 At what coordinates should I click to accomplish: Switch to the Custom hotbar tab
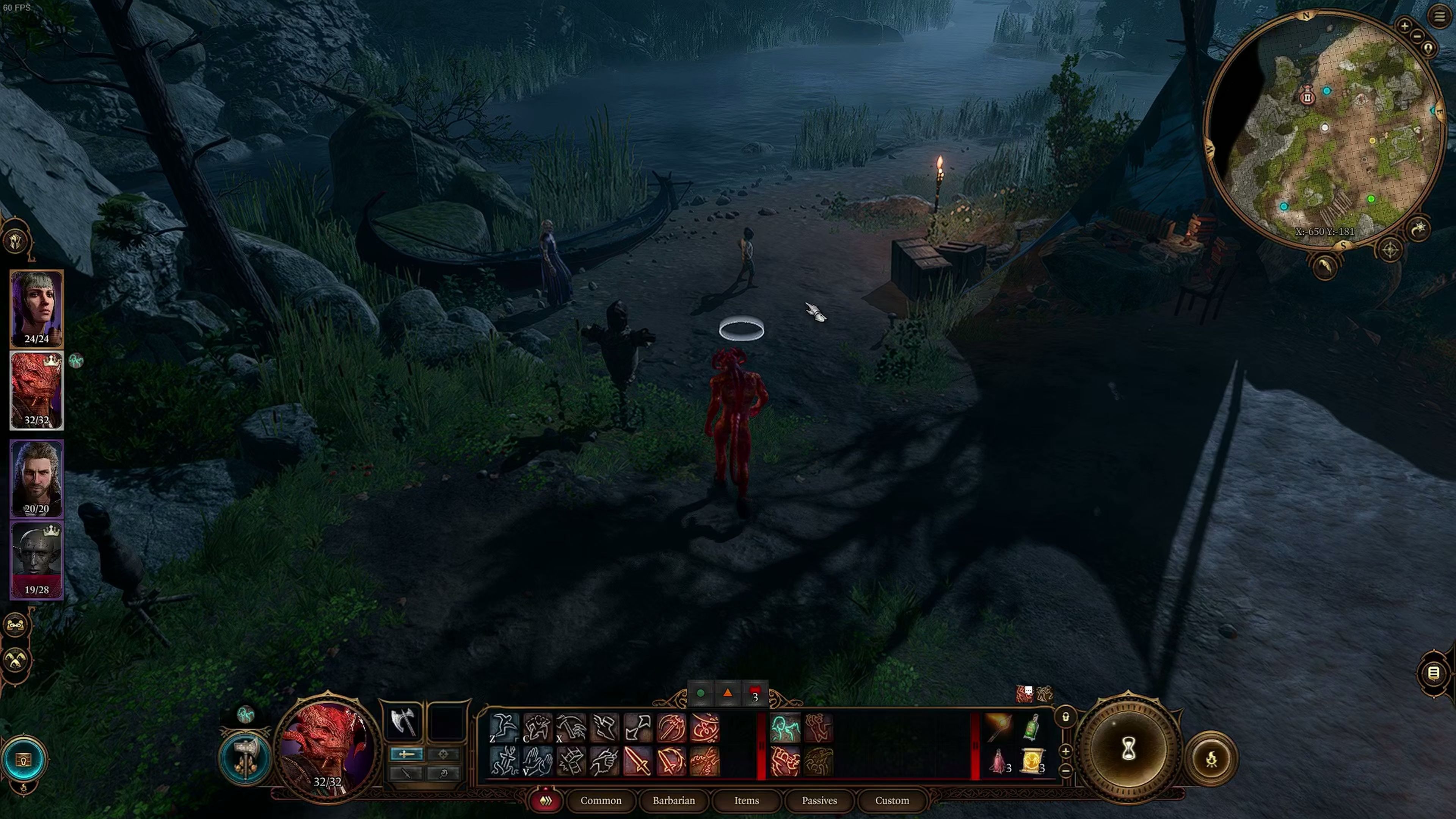892,800
